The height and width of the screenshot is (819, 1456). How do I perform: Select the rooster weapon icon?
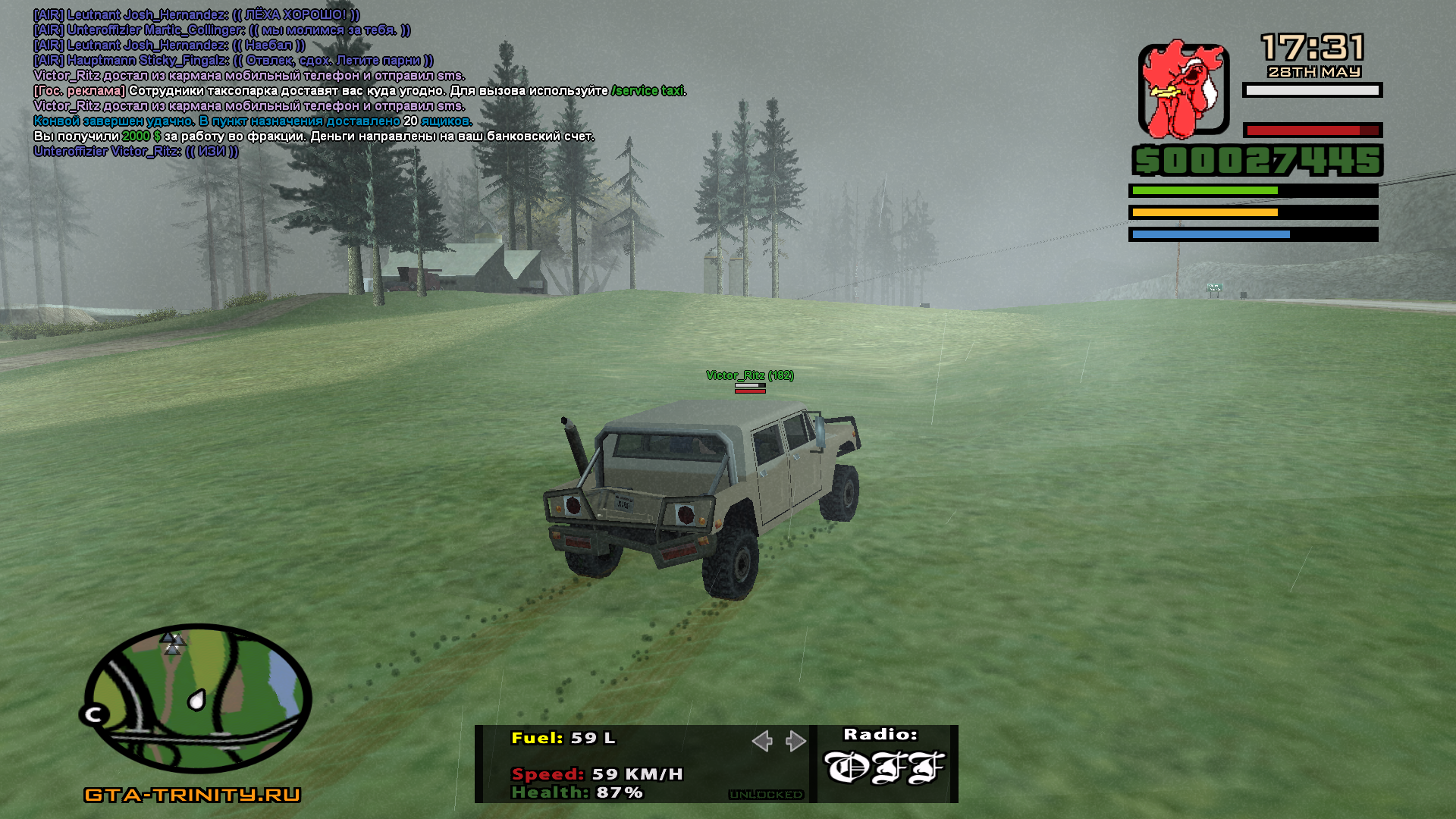1183,89
